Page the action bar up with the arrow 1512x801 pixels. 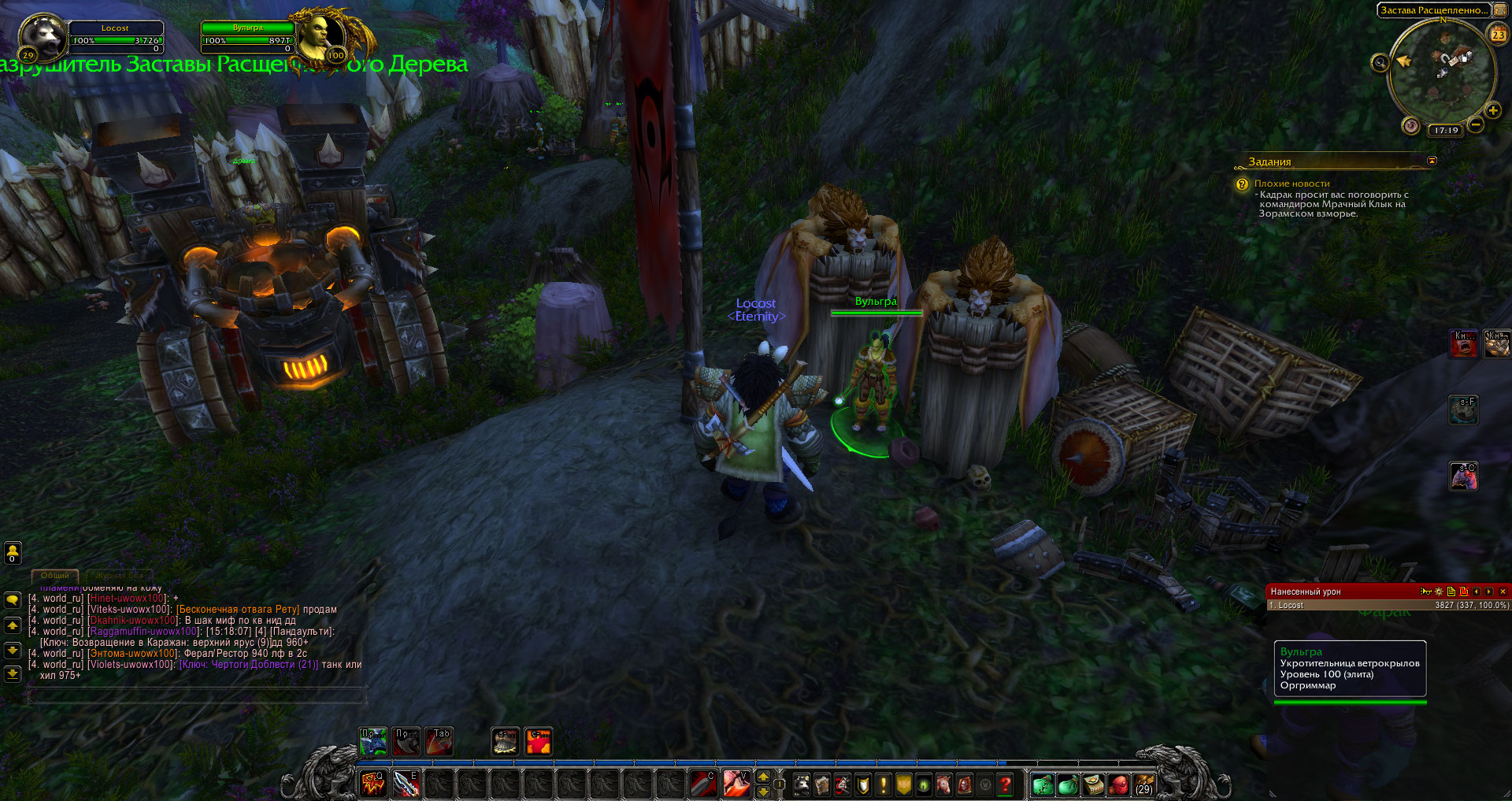[x=762, y=777]
